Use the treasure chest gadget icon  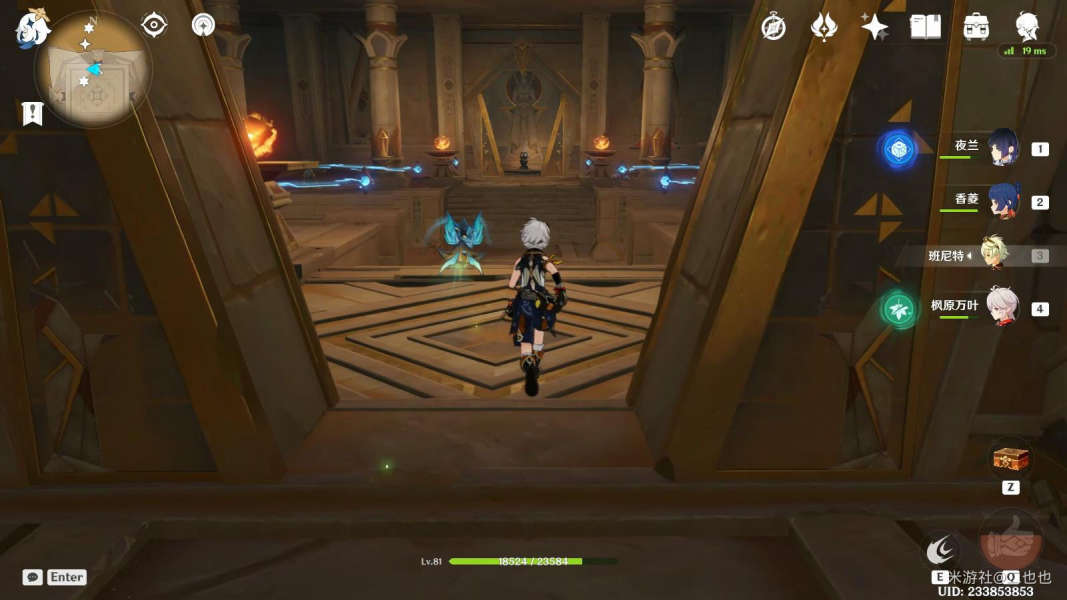tap(1010, 460)
